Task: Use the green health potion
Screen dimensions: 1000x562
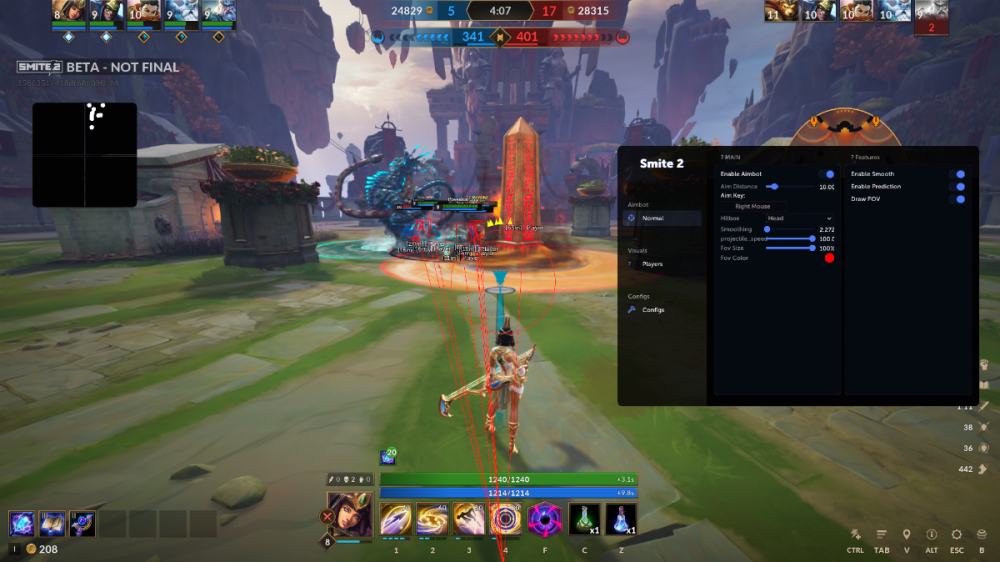Action: pos(584,519)
